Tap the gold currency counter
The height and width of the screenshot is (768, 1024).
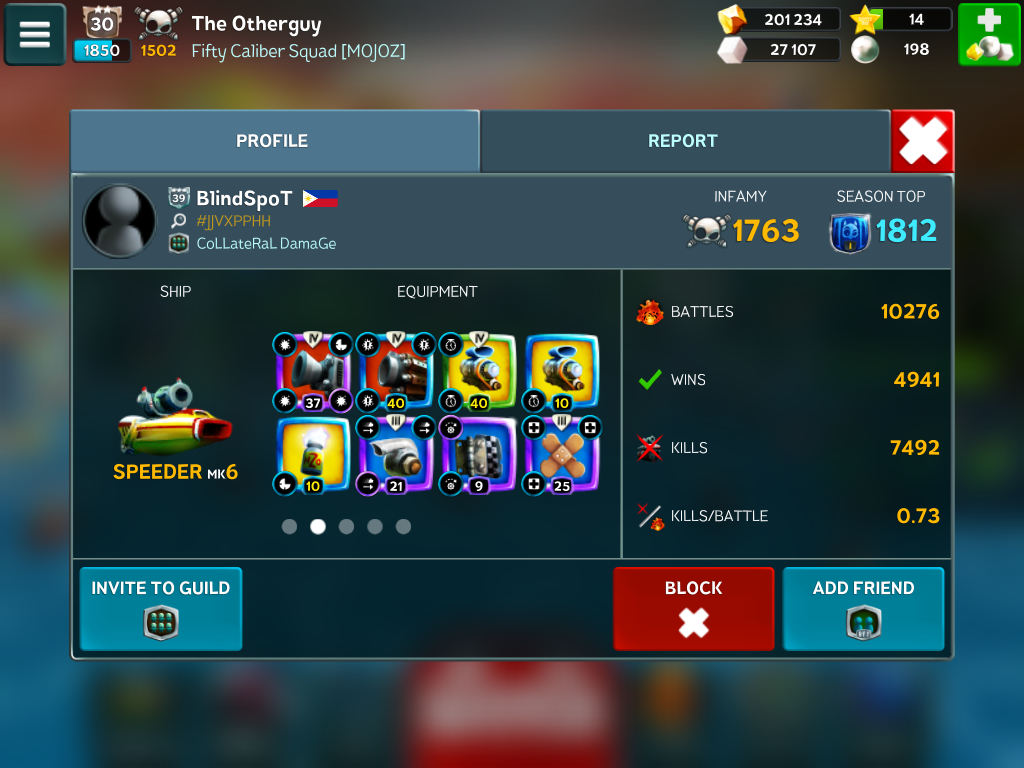tap(780, 20)
